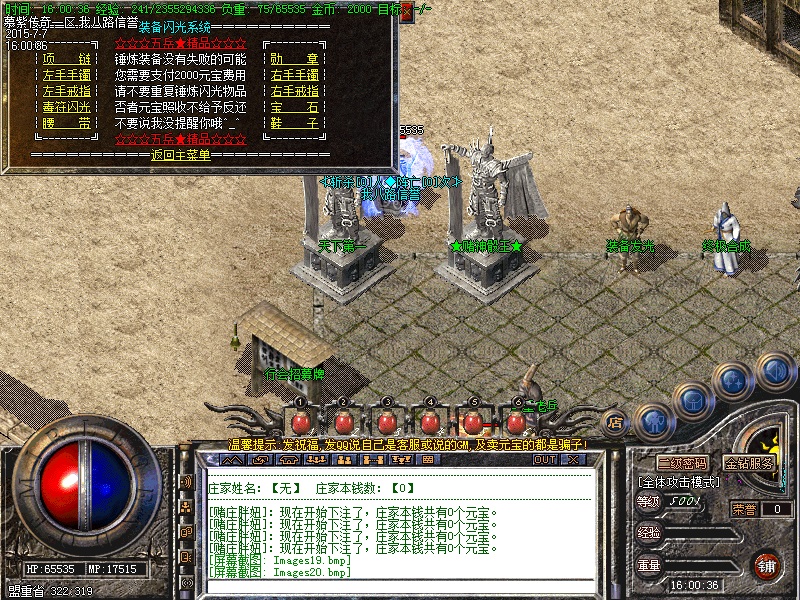
Task: Use the potion in hotbar slot 6
Action: 517,420
